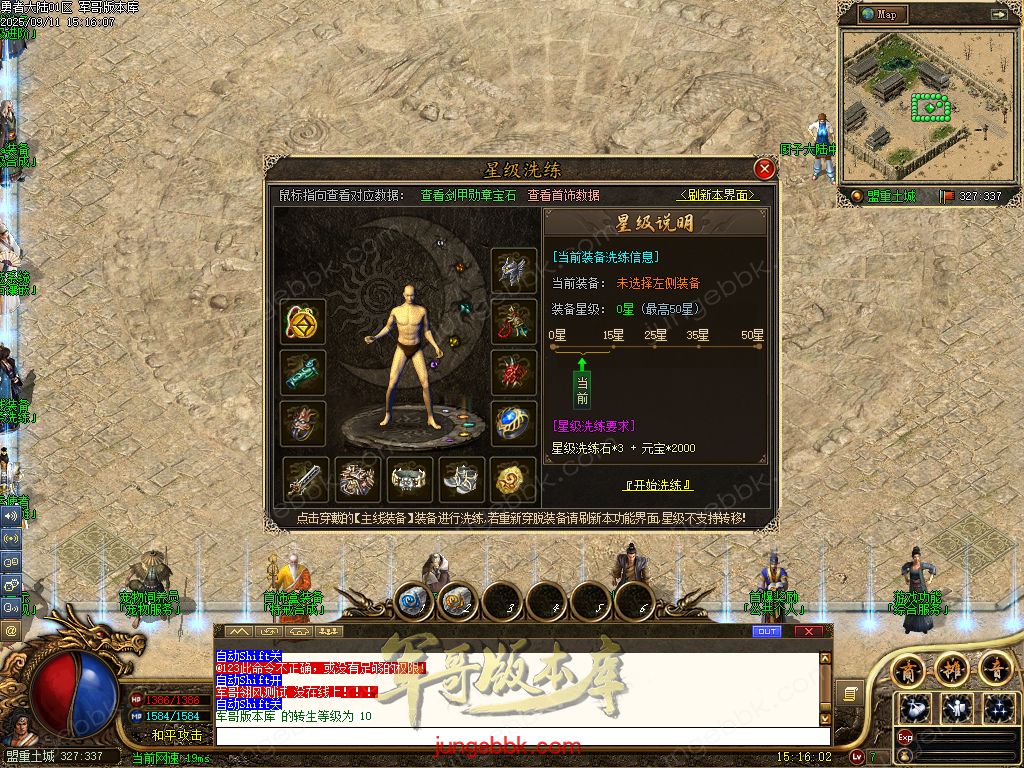
Task: Collapse the minimap with the arrow button
Action: (x=998, y=15)
